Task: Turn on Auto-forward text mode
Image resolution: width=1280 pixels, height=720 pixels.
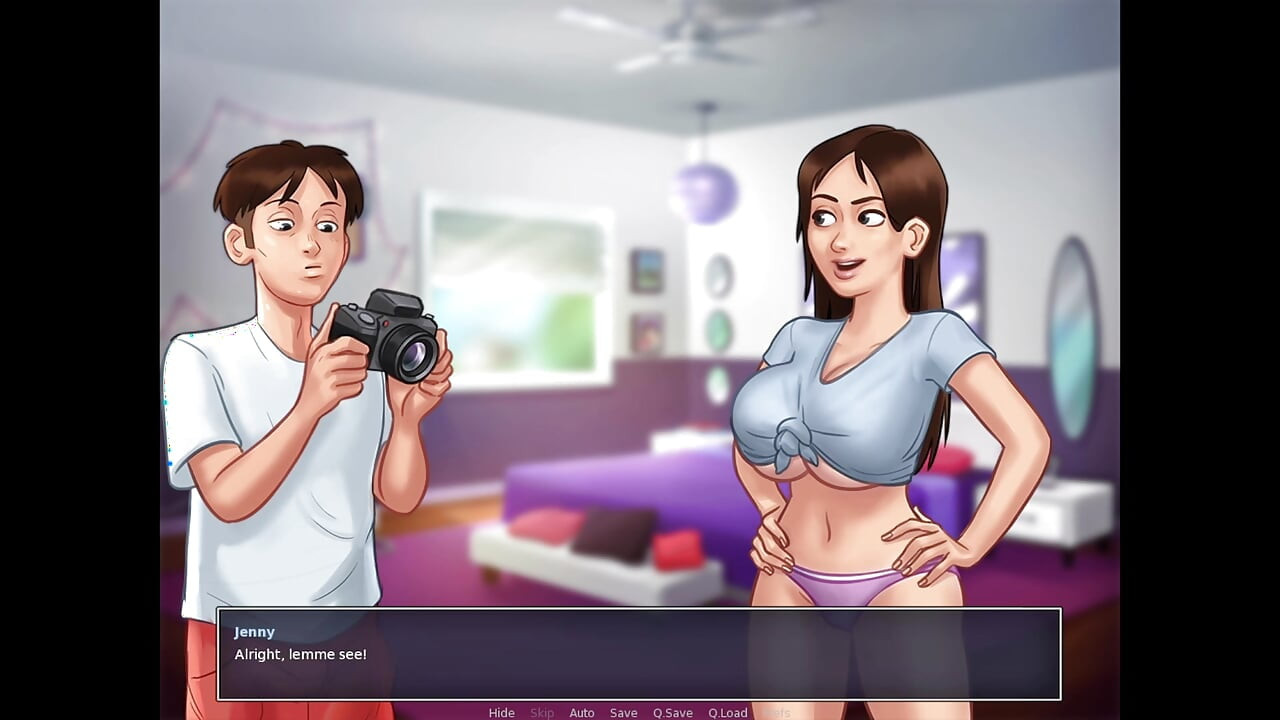Action: click(582, 712)
